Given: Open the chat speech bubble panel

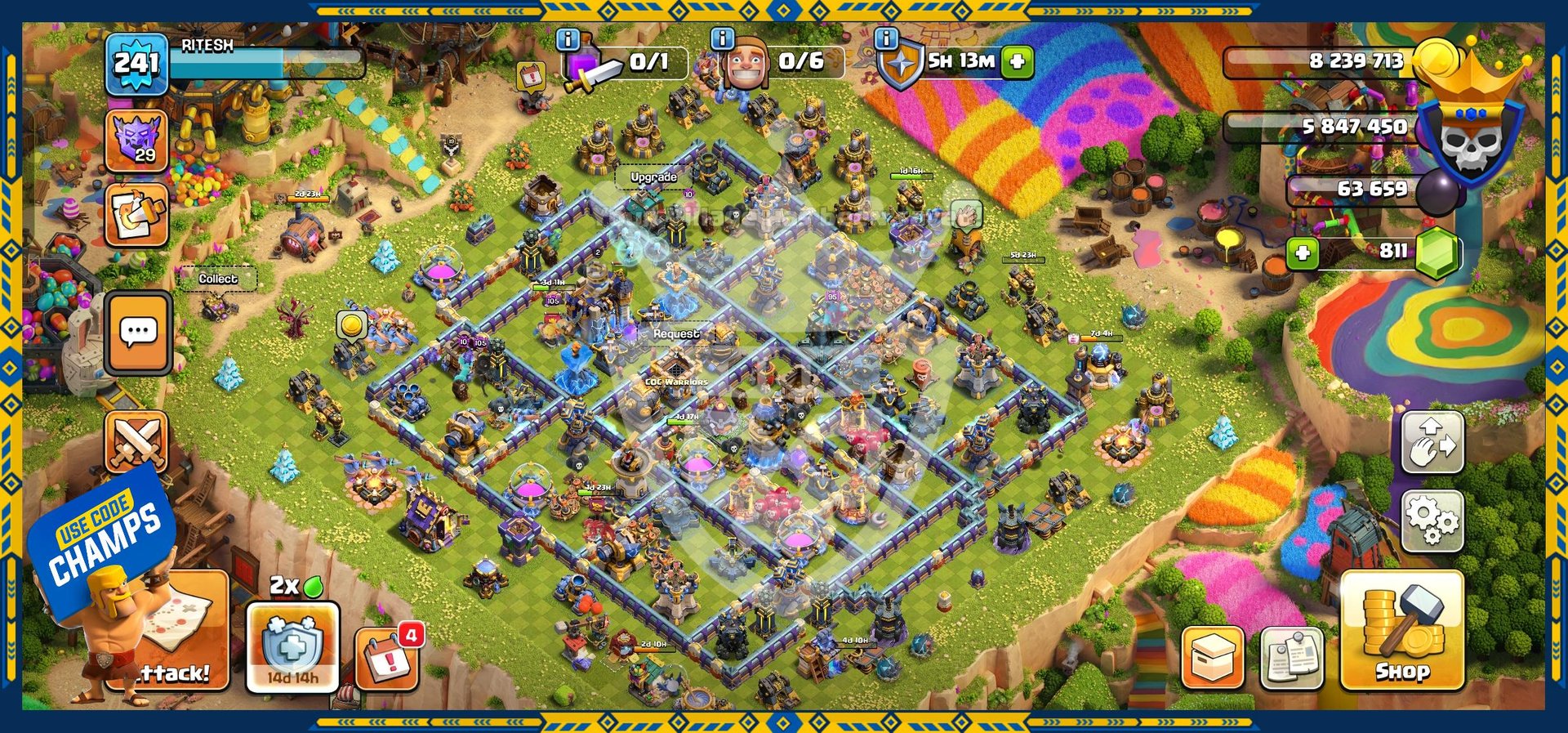Looking at the screenshot, I should coord(138,332).
